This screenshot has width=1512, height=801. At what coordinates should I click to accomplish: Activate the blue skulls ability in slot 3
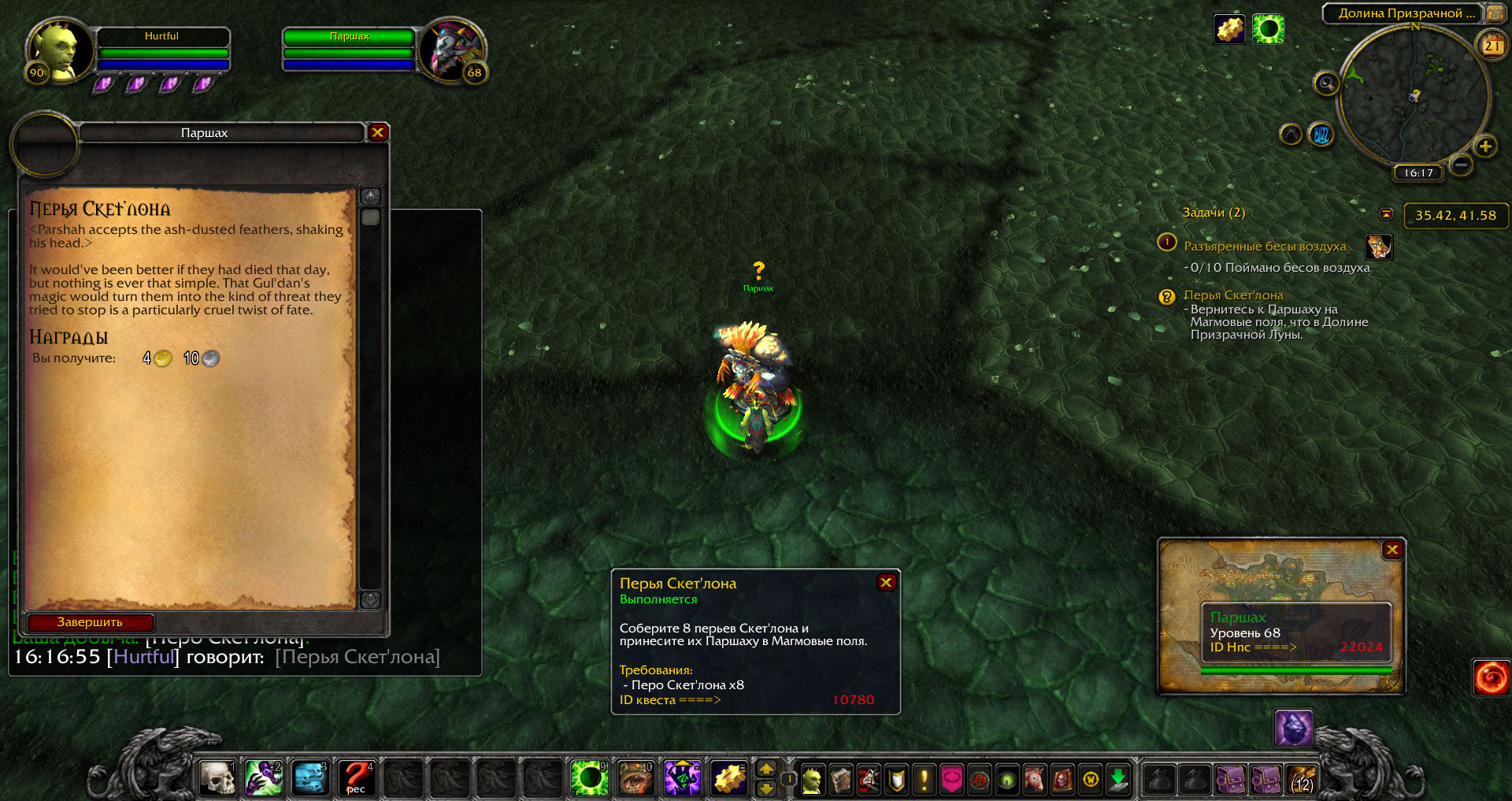click(x=310, y=778)
